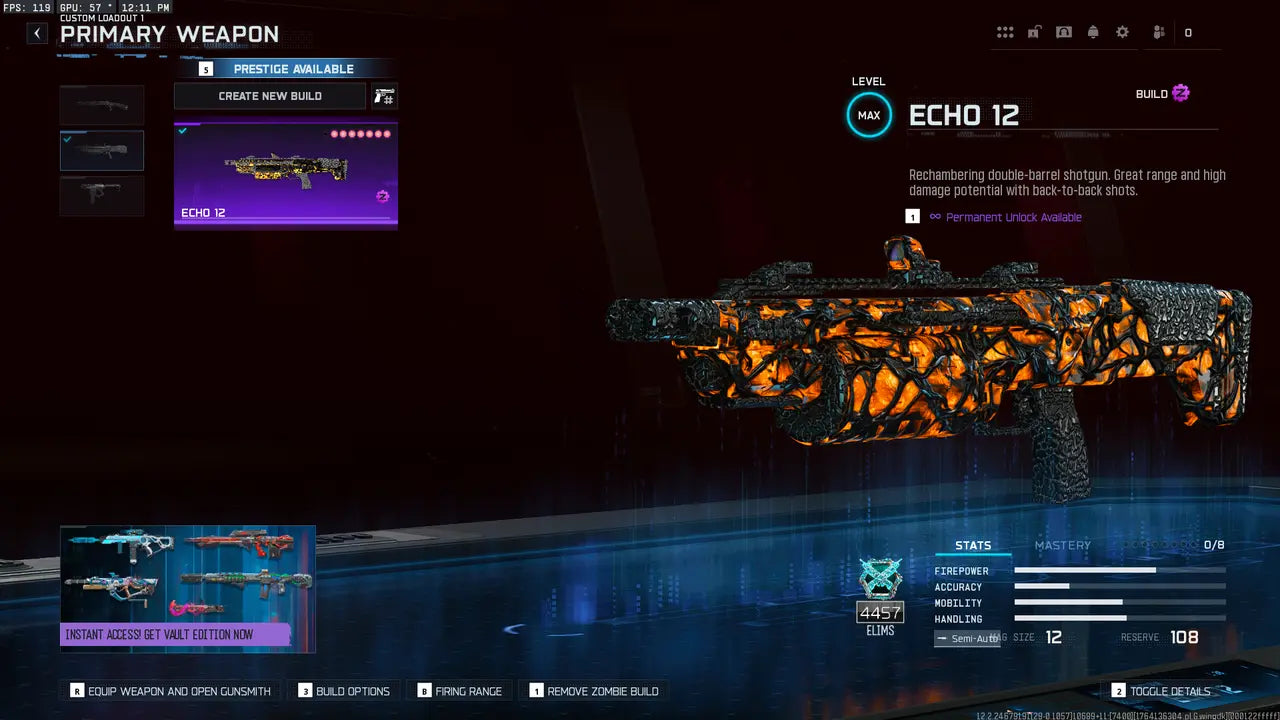Viewport: 1280px width, 720px height.
Task: Click the Create New Build button
Action: click(269, 96)
